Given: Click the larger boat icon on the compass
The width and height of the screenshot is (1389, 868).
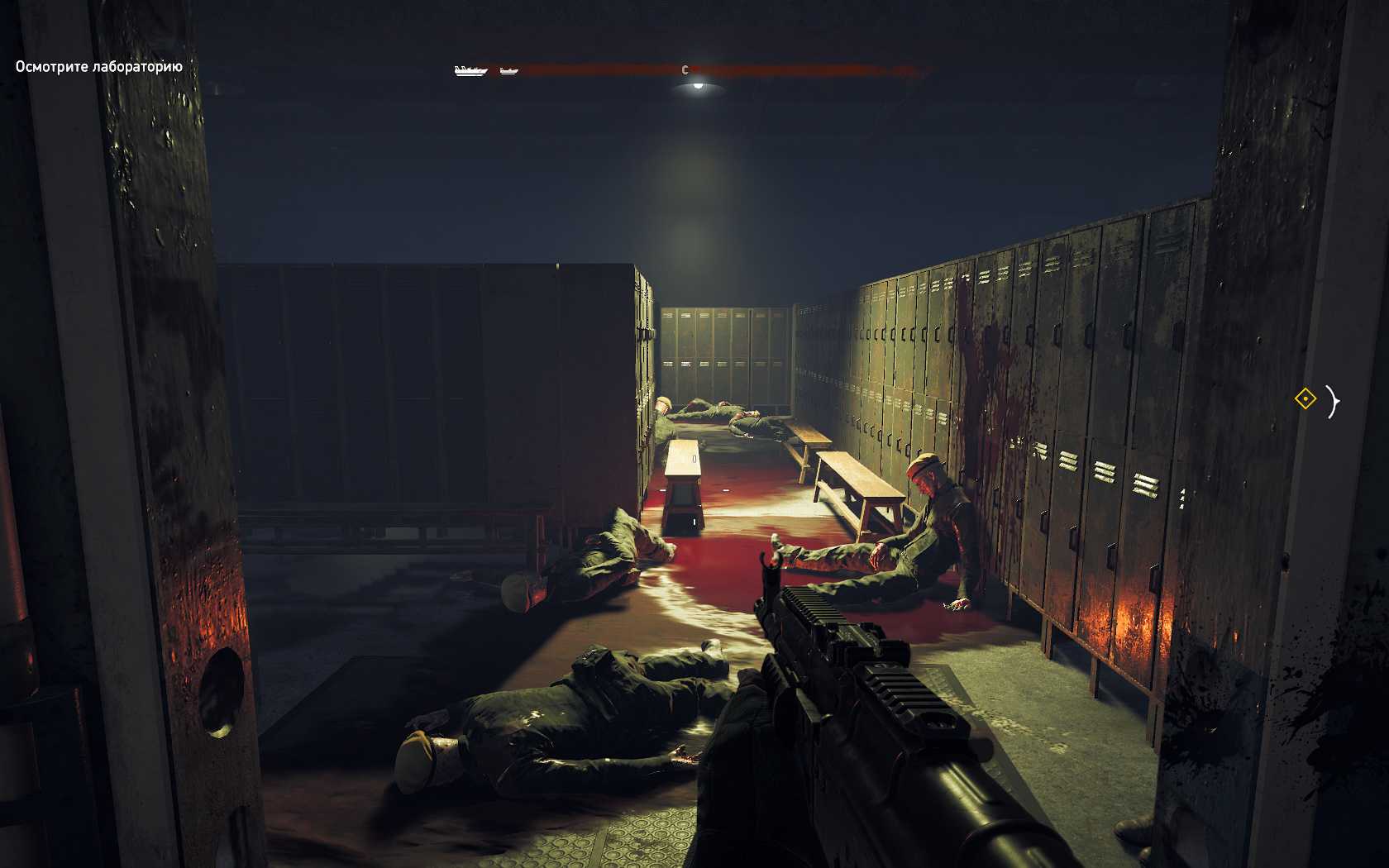Looking at the screenshot, I should tap(471, 71).
